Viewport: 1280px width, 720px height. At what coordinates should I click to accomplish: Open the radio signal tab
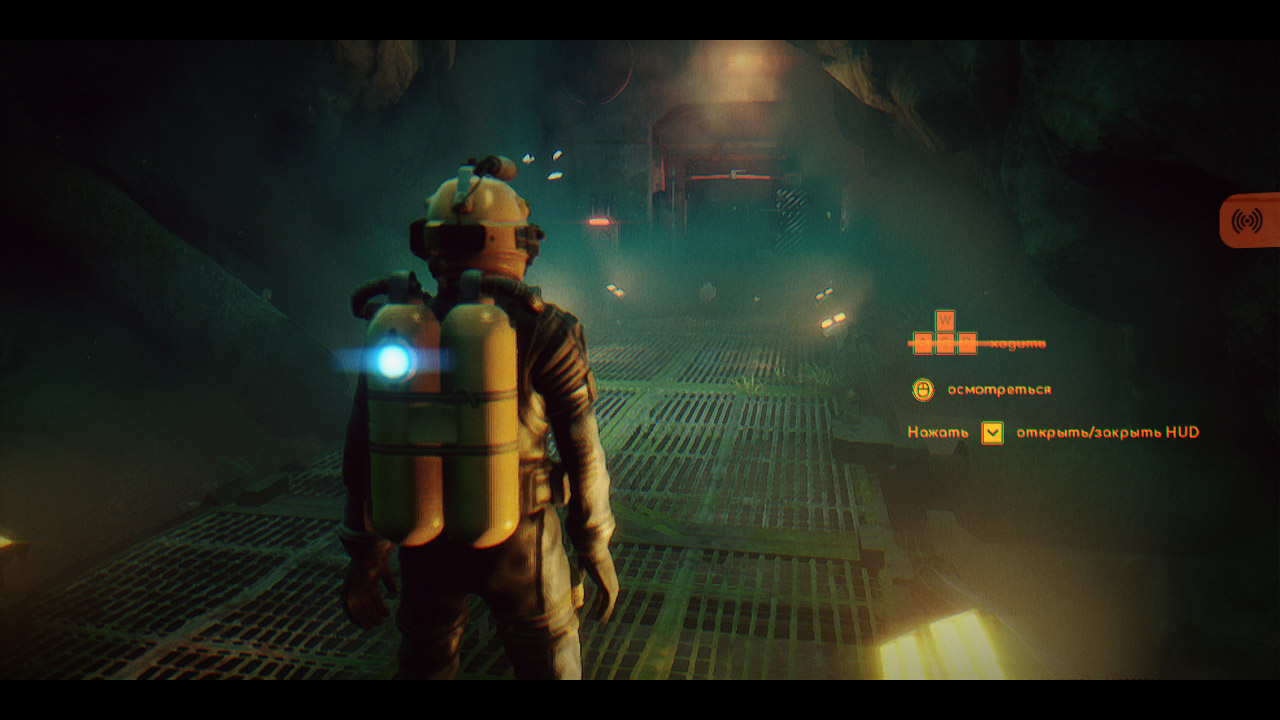(x=1248, y=220)
